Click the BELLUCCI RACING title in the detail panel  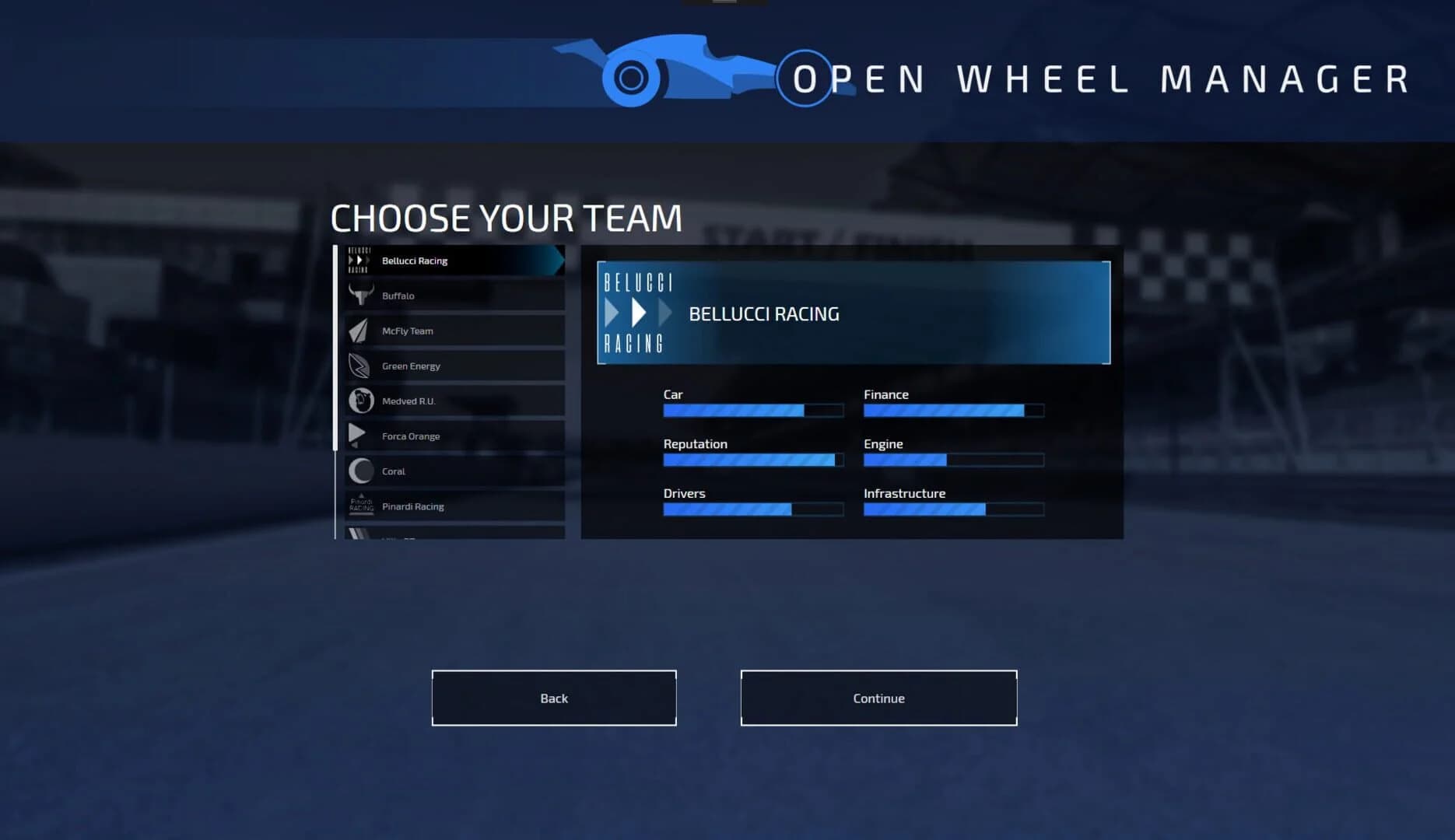763,313
